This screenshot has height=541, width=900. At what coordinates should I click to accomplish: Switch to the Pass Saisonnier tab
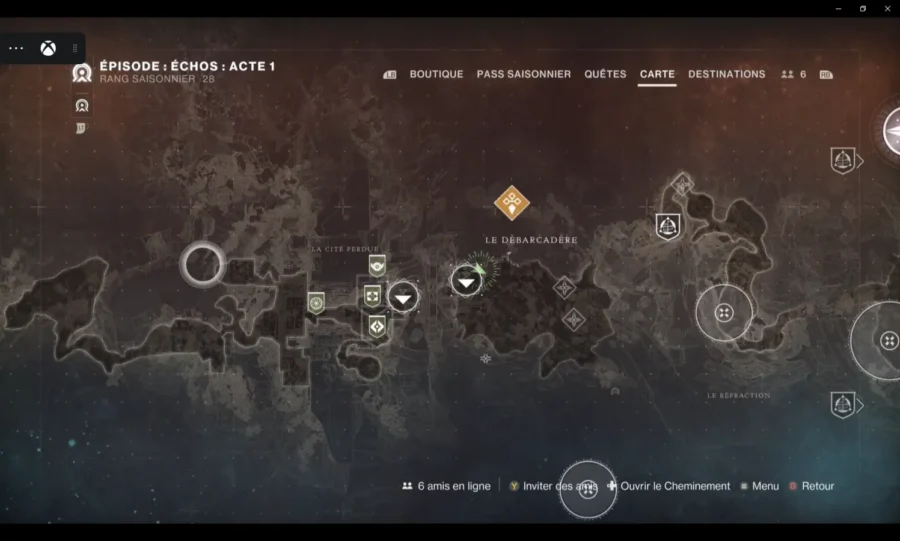[x=523, y=74]
